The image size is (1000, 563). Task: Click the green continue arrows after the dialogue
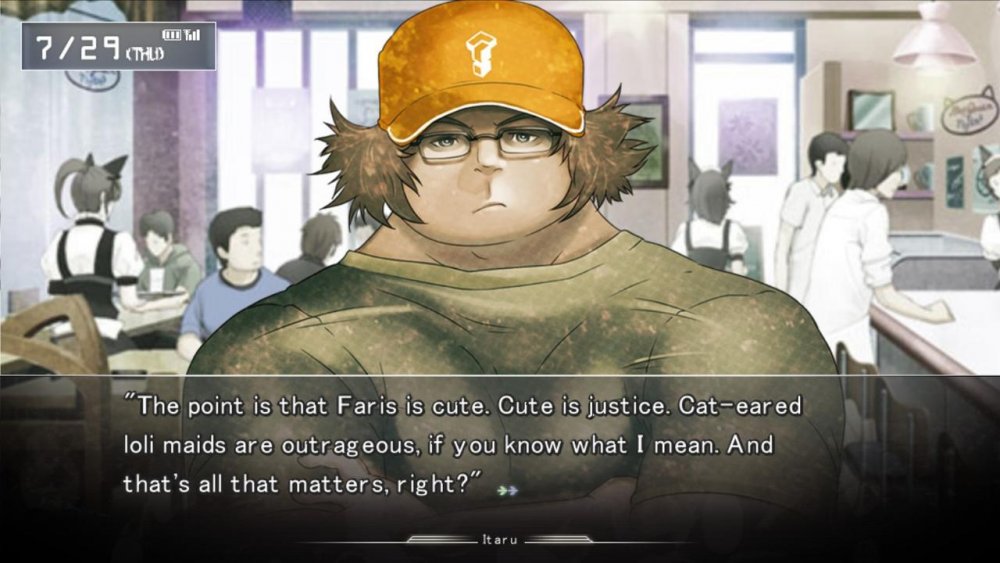pyautogui.click(x=509, y=490)
